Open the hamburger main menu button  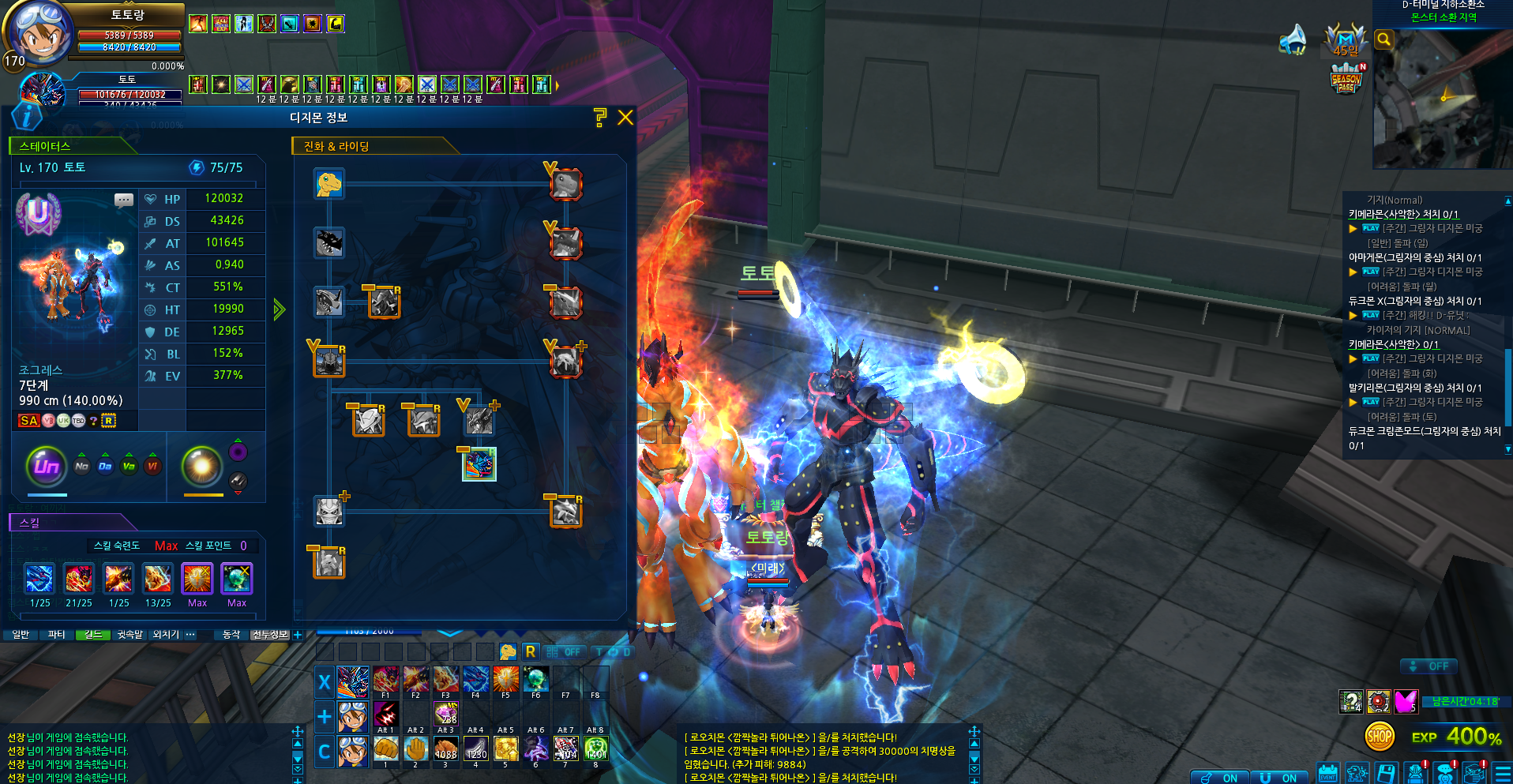(1503, 773)
